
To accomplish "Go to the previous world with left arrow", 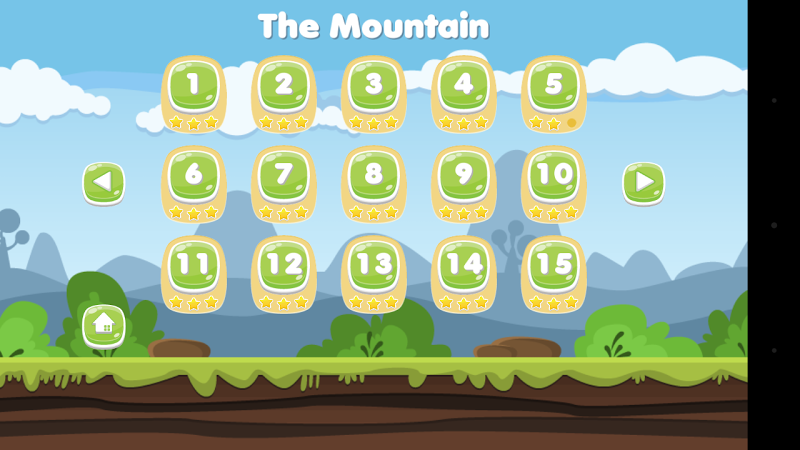I will [x=104, y=183].
